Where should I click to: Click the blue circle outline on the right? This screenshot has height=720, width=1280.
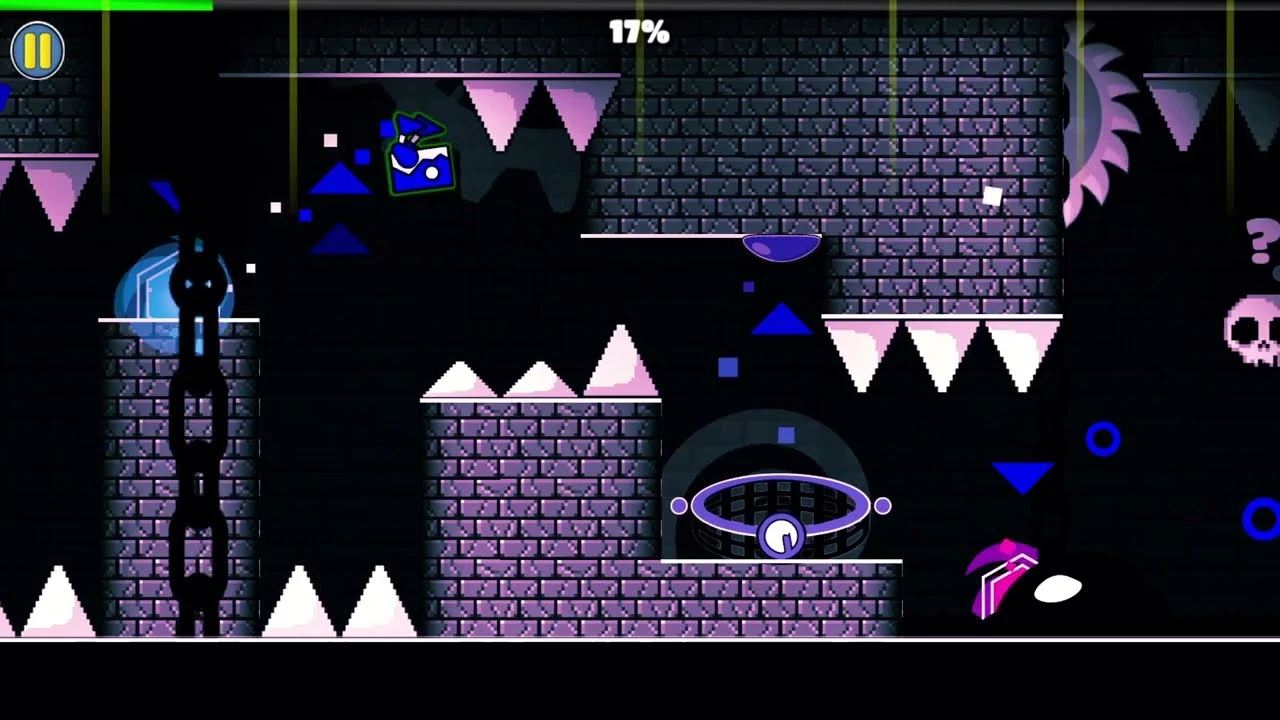pyautogui.click(x=1101, y=437)
